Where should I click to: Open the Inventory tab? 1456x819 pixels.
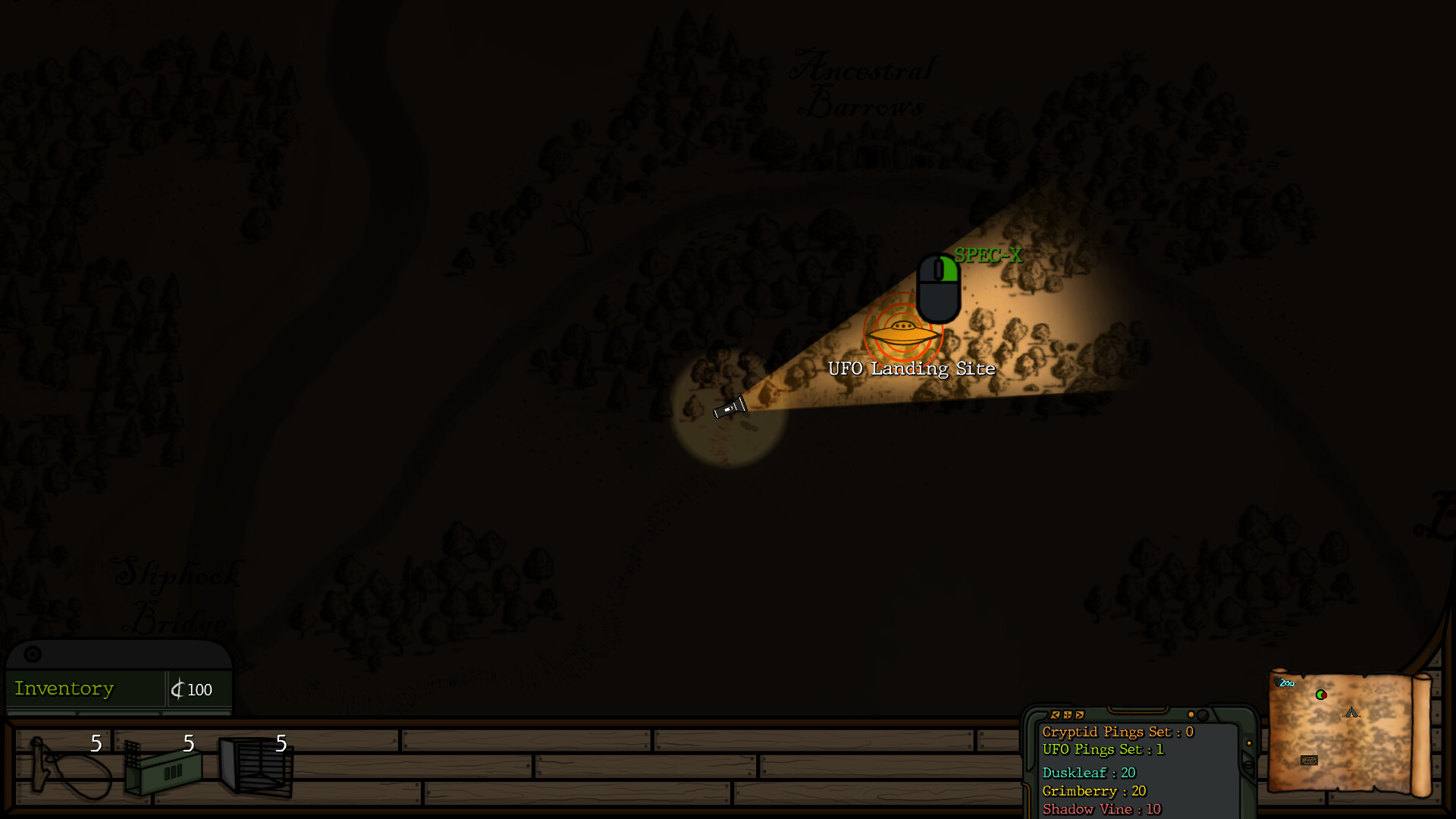[64, 689]
